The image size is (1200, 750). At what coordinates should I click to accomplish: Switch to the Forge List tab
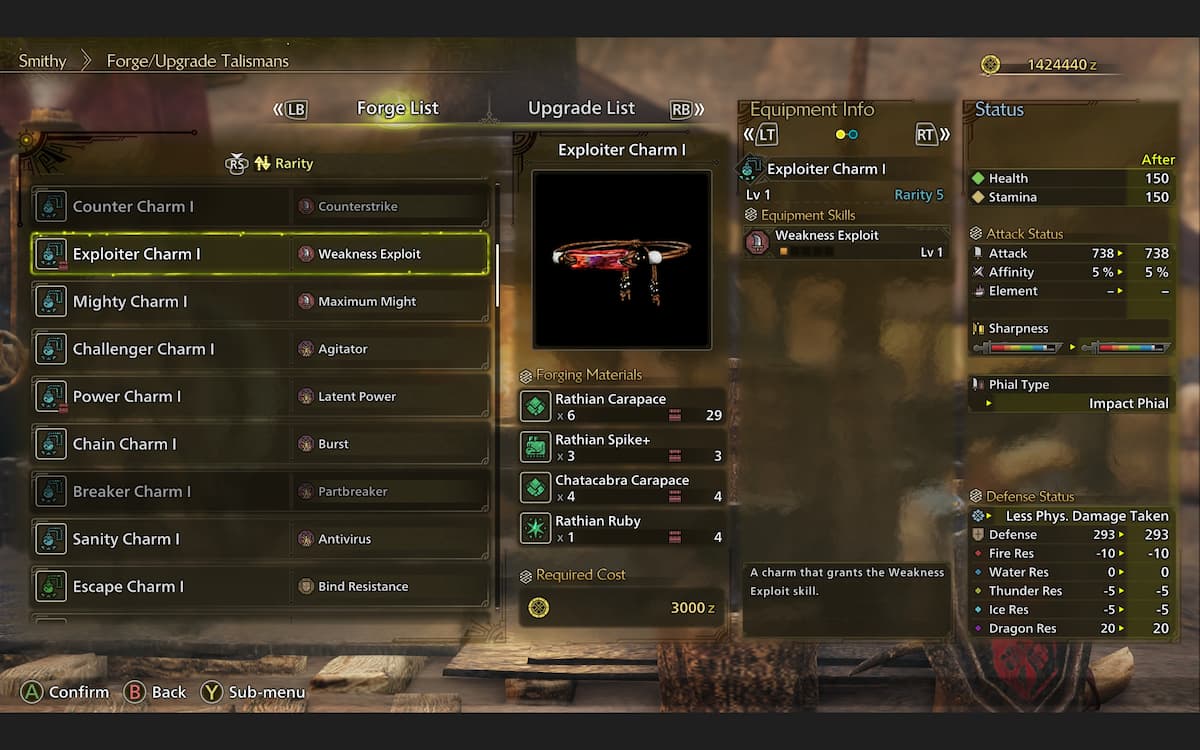click(397, 109)
